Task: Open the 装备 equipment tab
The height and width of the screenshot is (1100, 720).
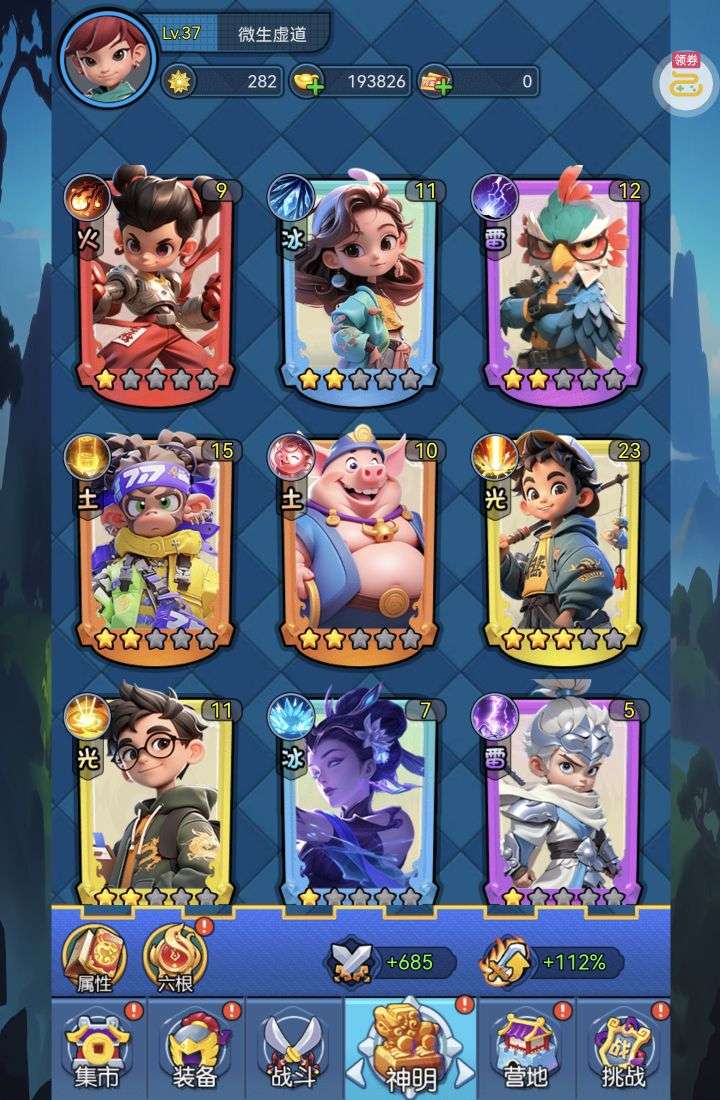Action: (x=194, y=1048)
